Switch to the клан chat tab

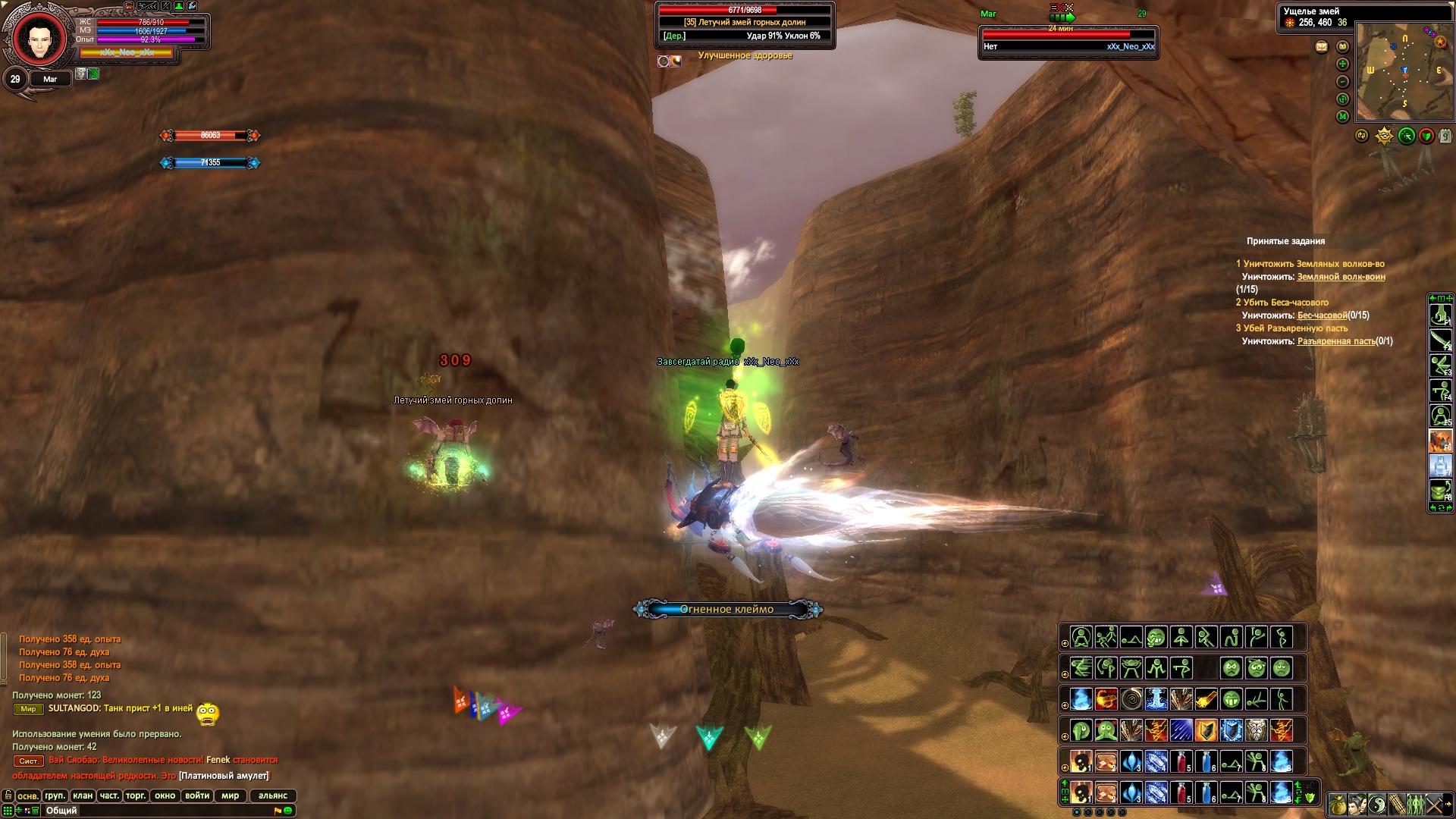(83, 795)
